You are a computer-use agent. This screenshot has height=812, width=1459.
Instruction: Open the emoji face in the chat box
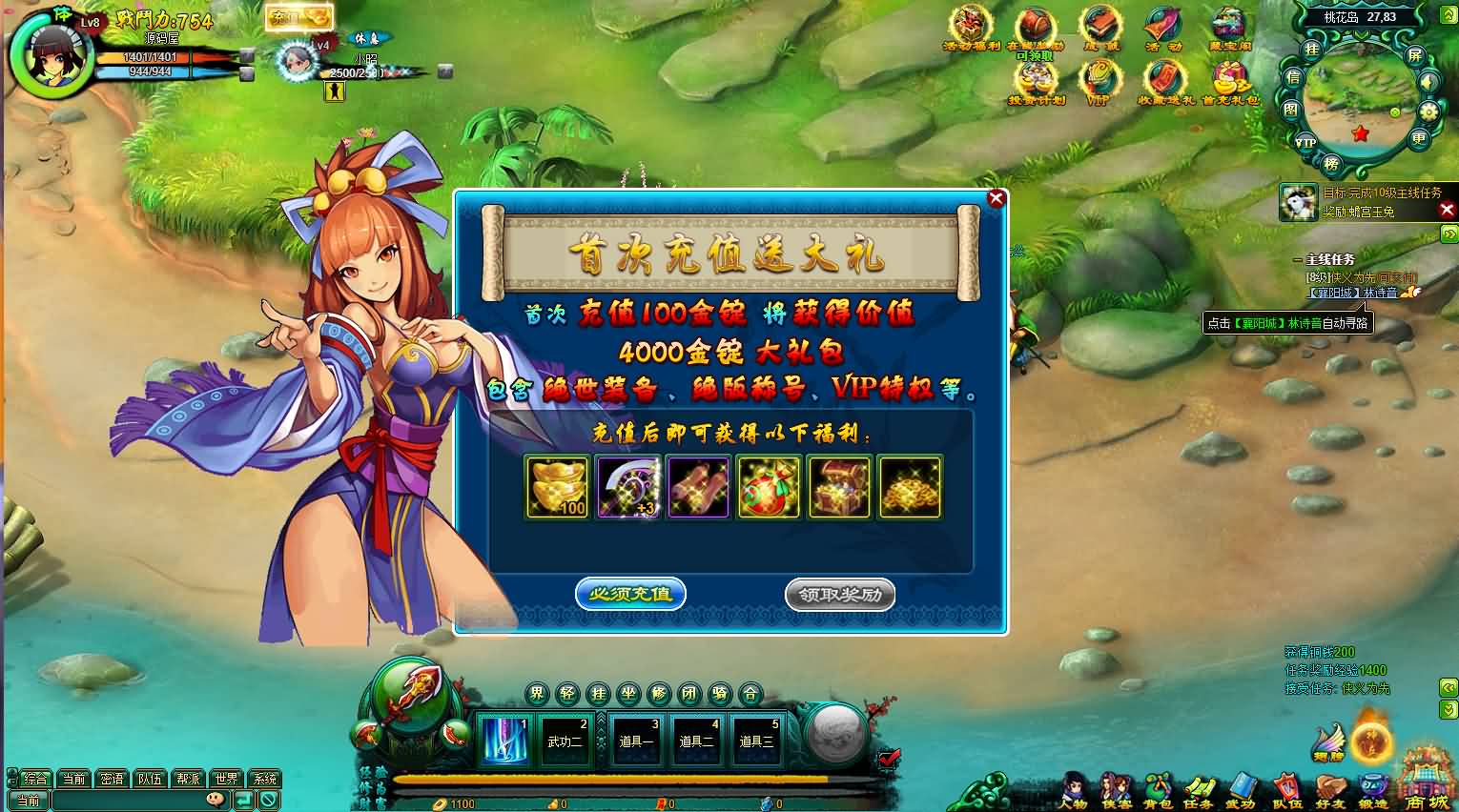click(215, 800)
